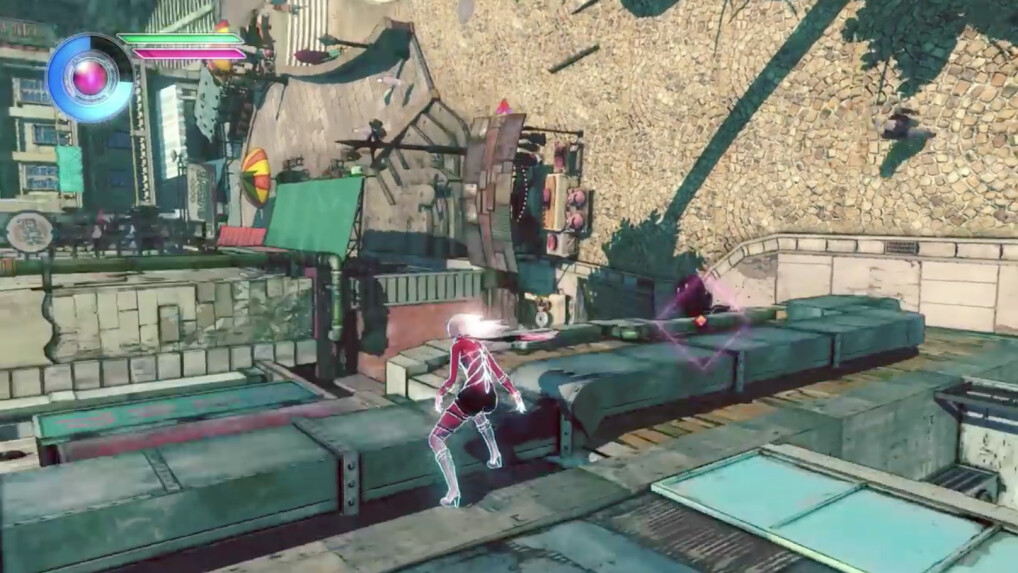
Task: Click the circular gravity gauge with pink gem
Action: click(90, 78)
